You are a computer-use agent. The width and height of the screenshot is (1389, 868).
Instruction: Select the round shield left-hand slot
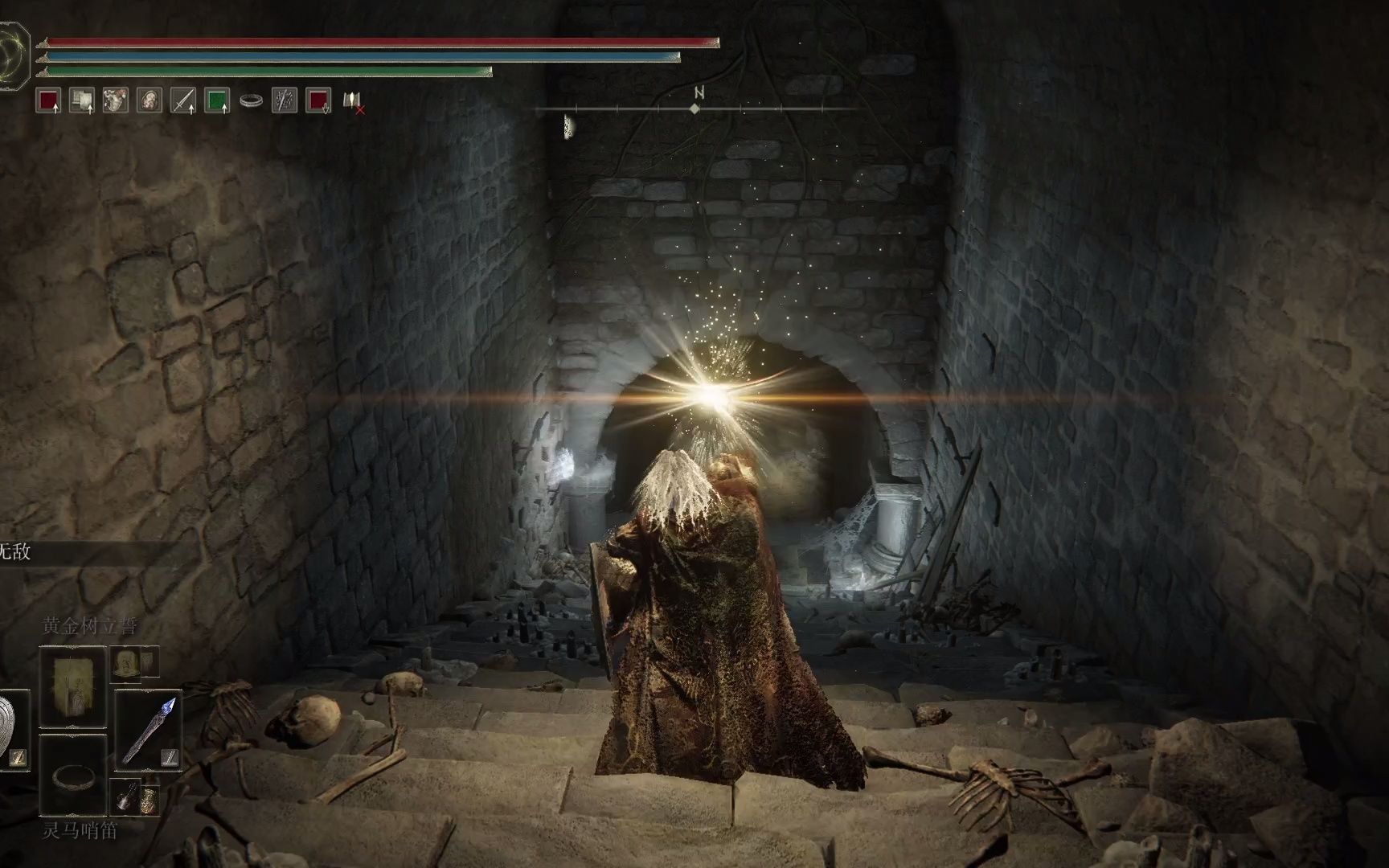pyautogui.click(x=11, y=727)
